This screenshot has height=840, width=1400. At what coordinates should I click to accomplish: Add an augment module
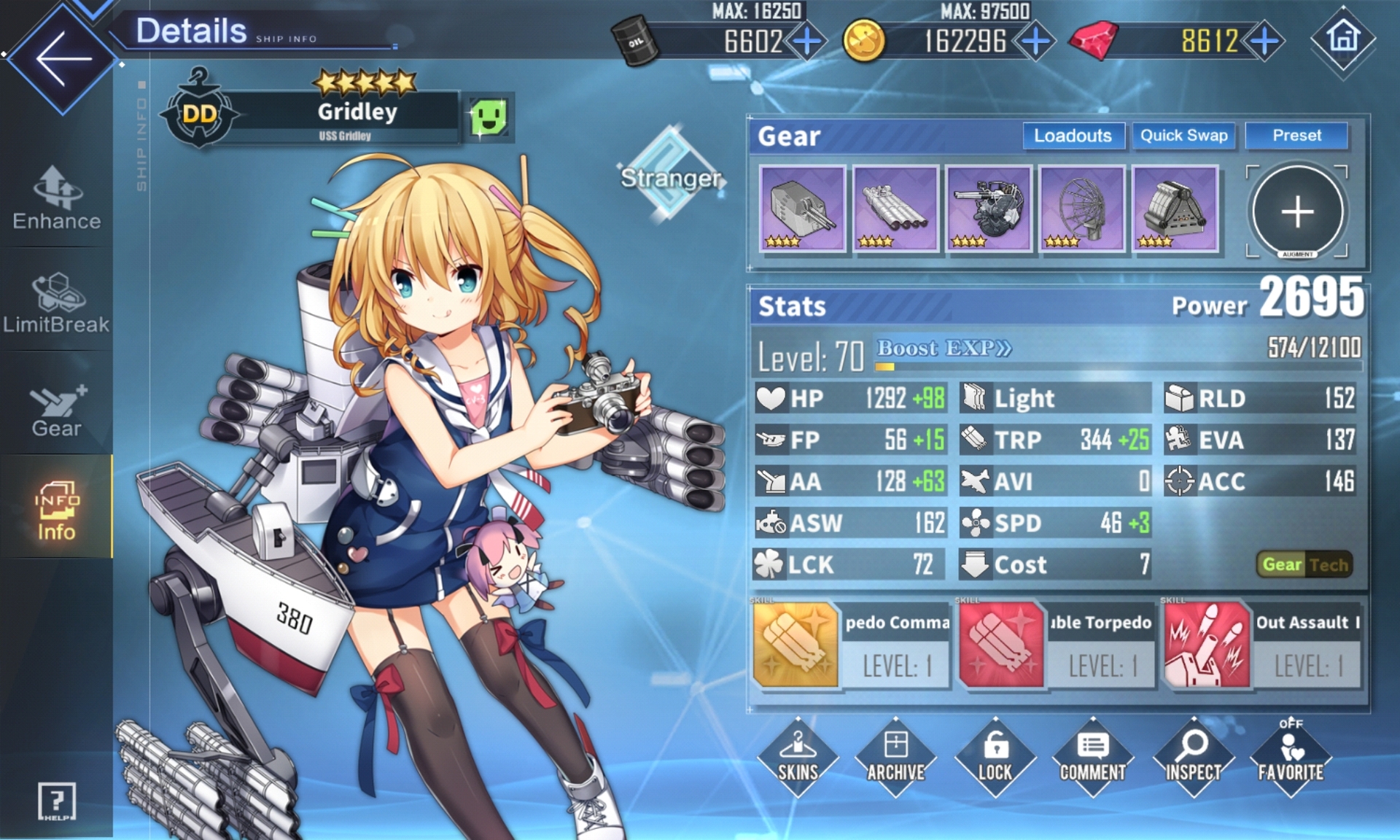(1297, 211)
